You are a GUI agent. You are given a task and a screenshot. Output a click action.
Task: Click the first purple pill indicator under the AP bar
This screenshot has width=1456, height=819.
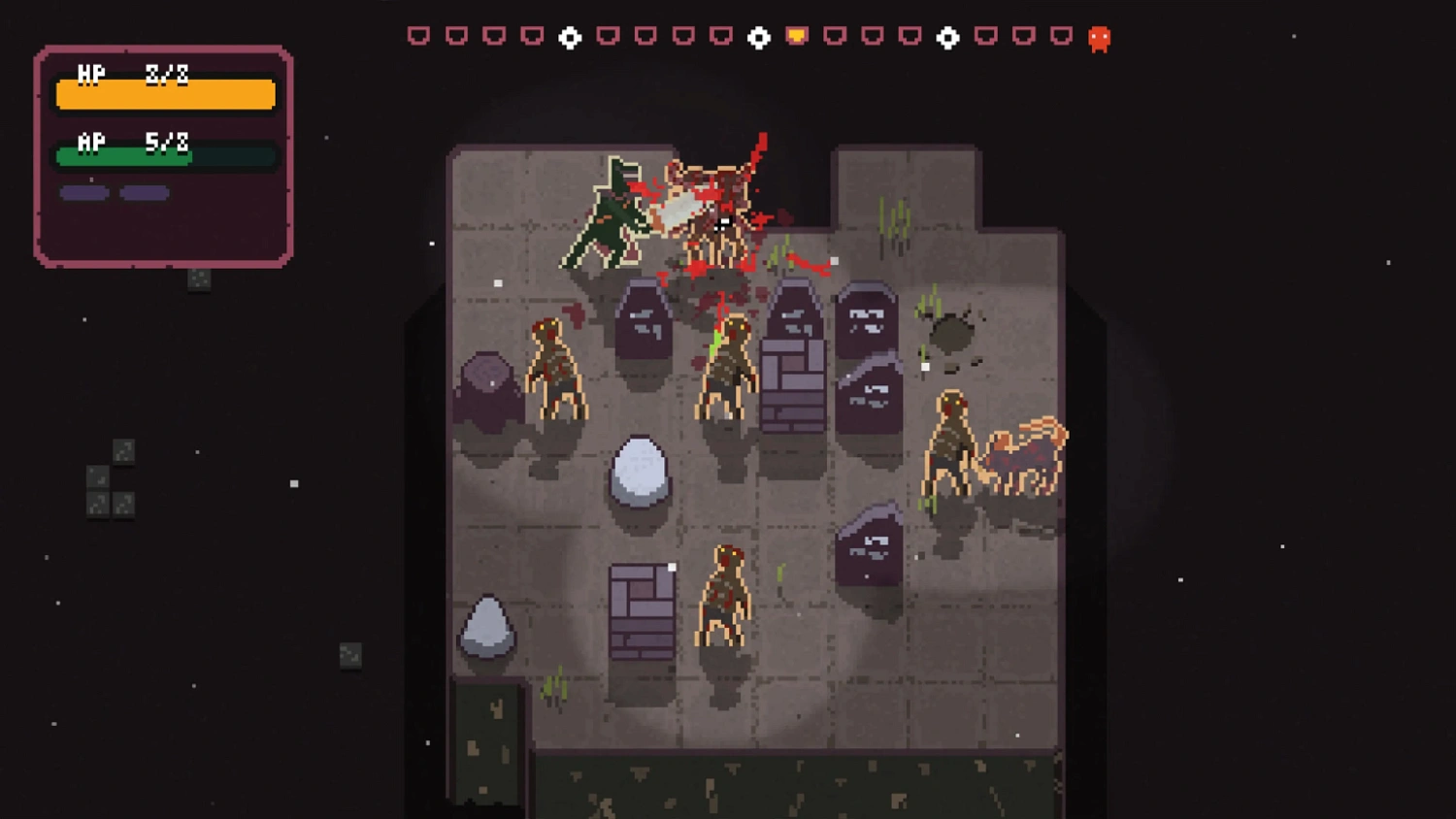(x=83, y=193)
